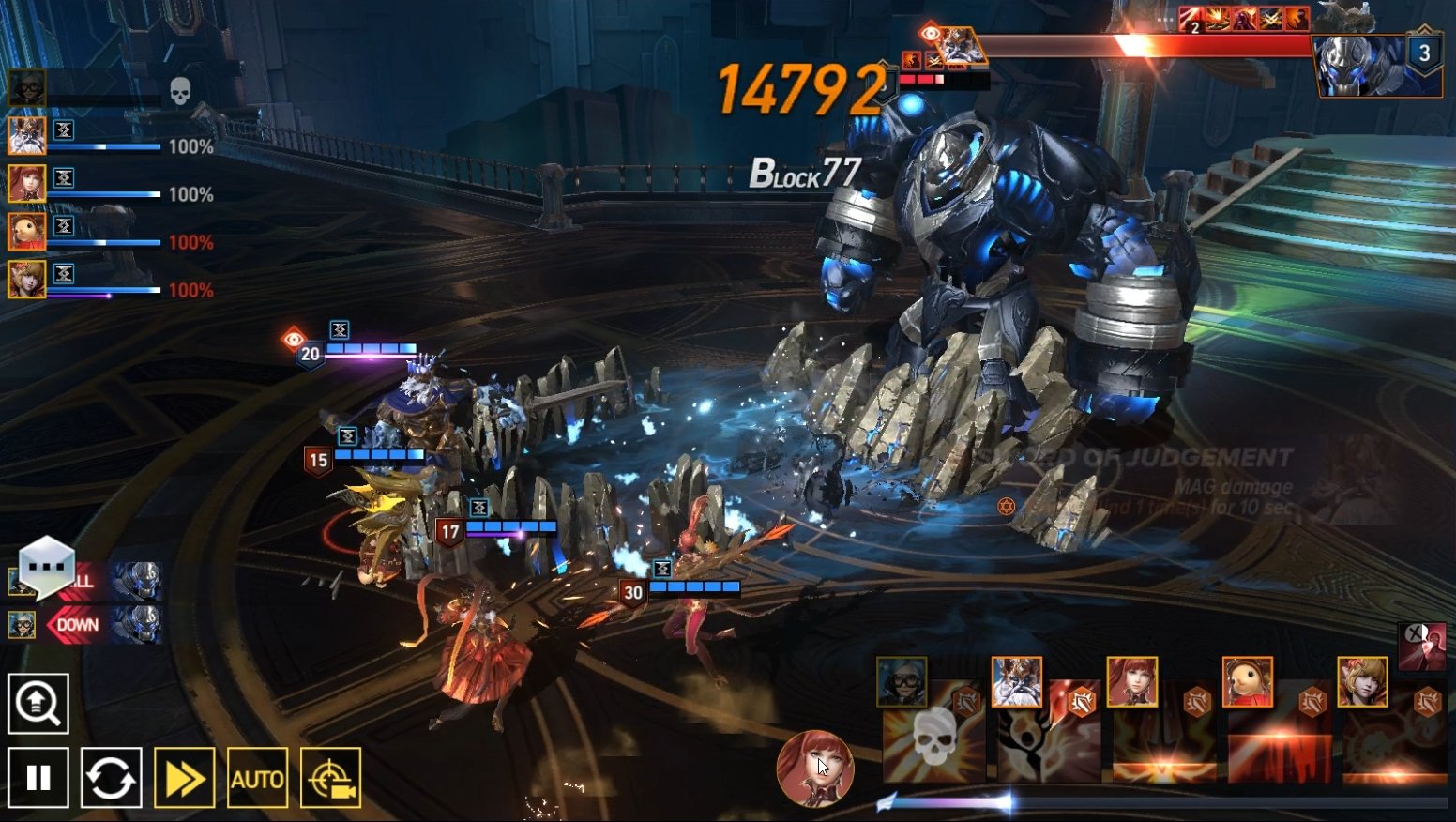Click the circular arrows repeat button

(x=112, y=777)
